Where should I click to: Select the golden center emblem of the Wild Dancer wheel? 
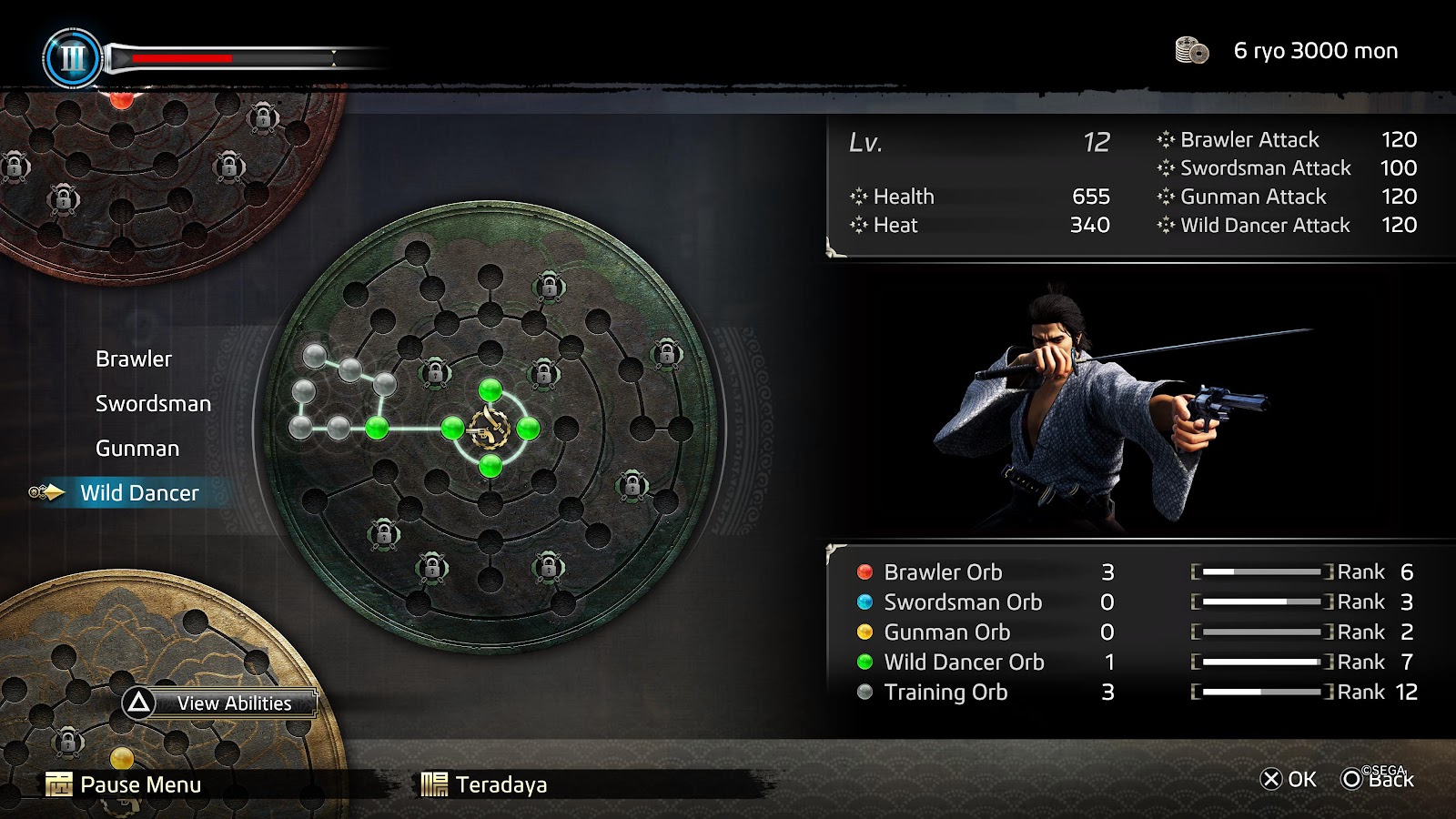click(x=490, y=429)
